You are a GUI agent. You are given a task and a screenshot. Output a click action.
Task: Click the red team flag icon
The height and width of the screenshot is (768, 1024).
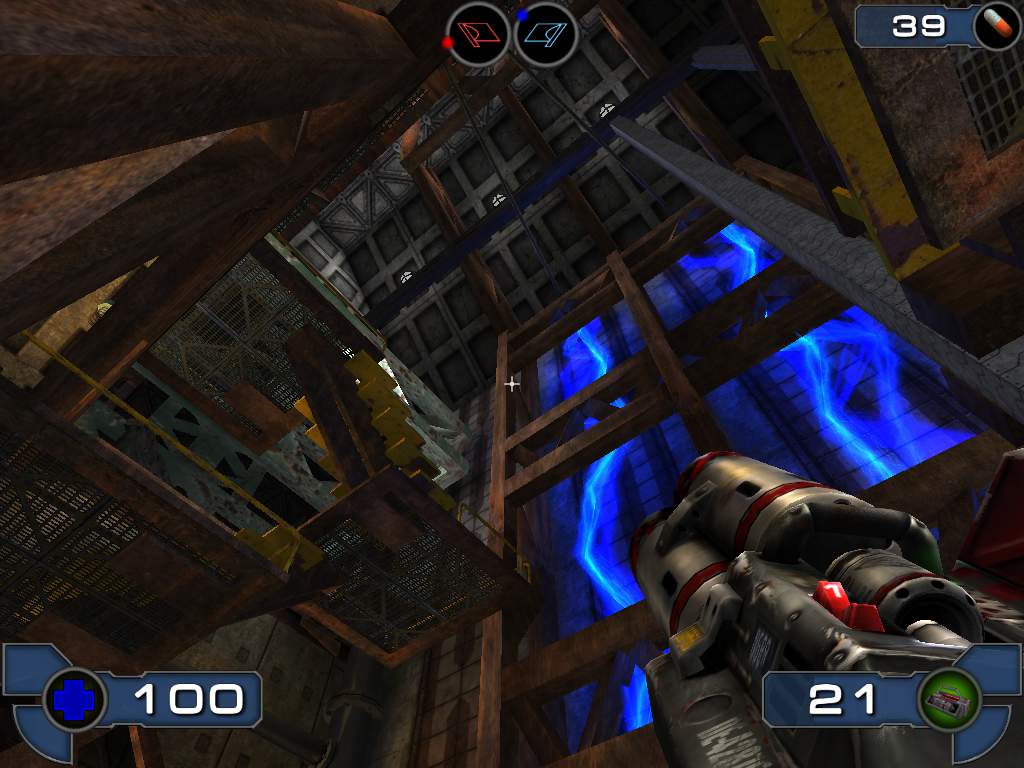tap(478, 34)
